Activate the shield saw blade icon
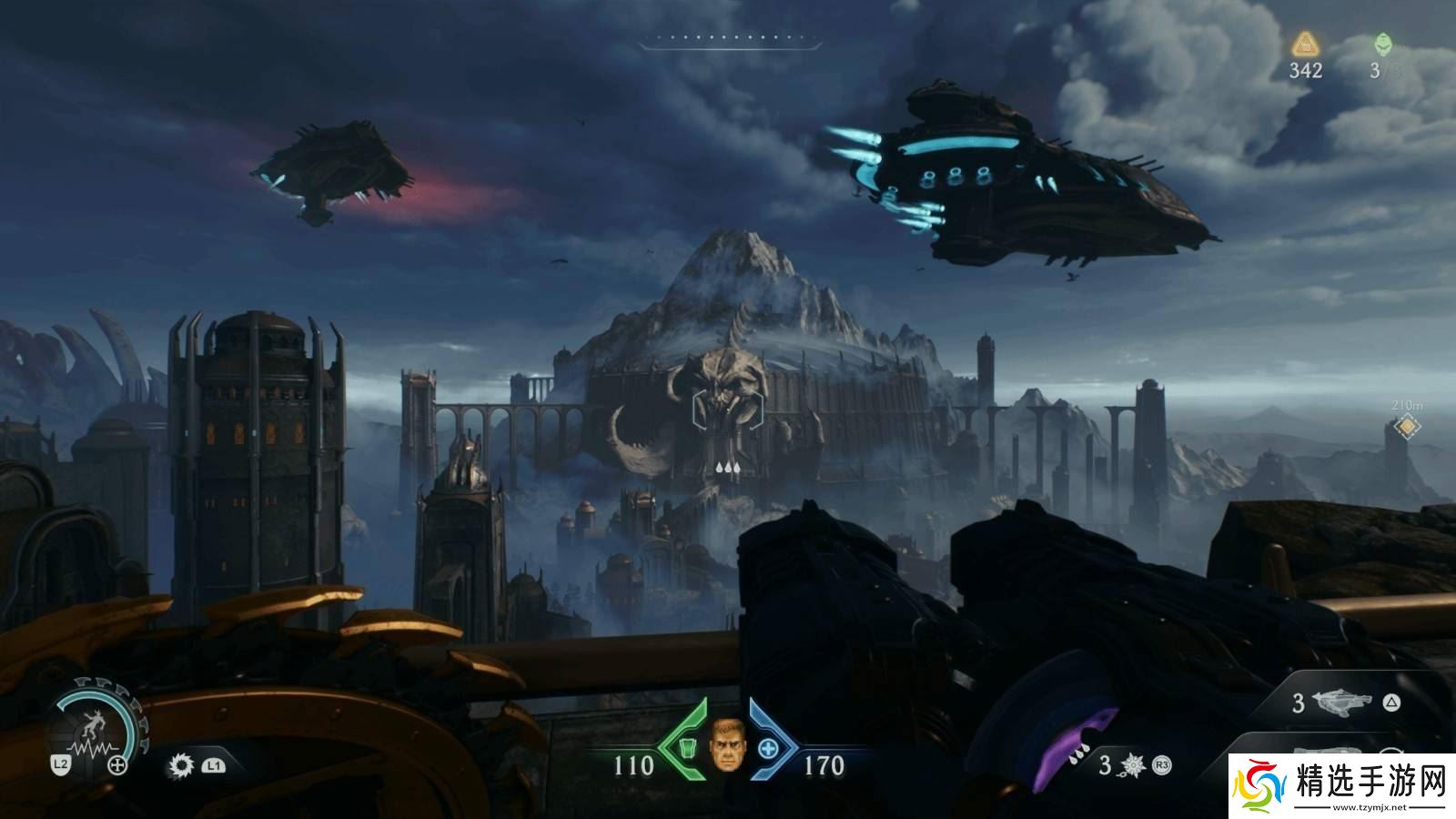The image size is (1456, 819). click(182, 765)
